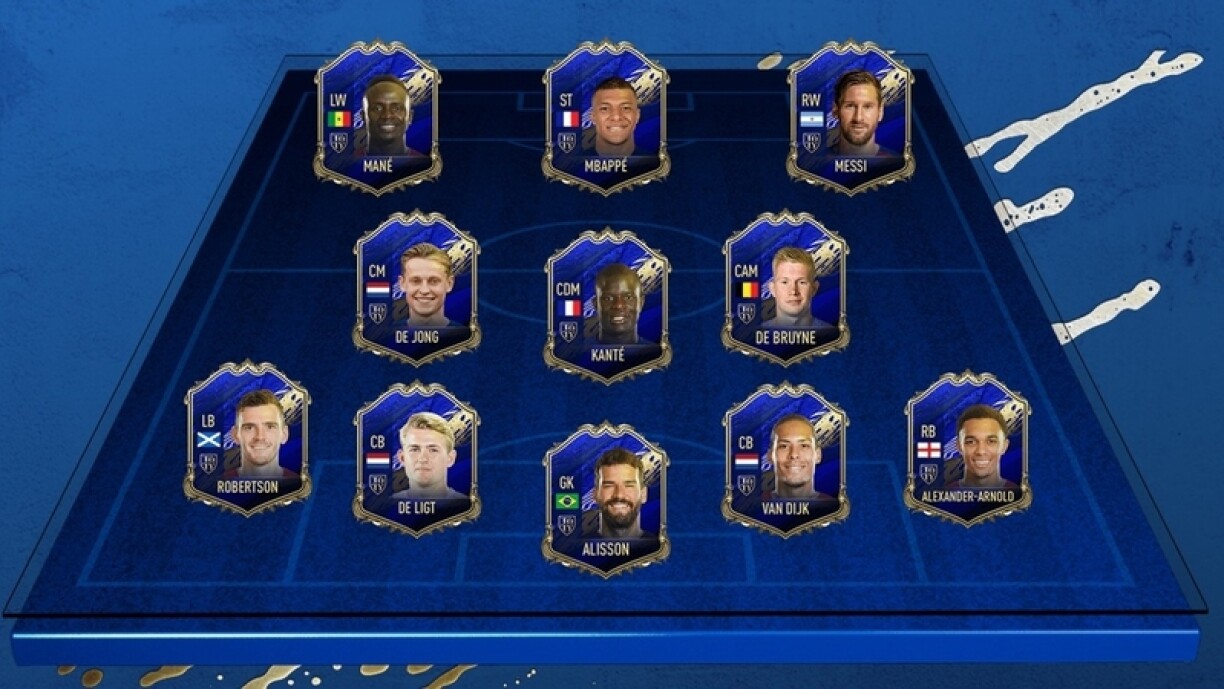Select the De Jong midfielder card
Viewport: 1224px width, 689px height.
tap(416, 288)
